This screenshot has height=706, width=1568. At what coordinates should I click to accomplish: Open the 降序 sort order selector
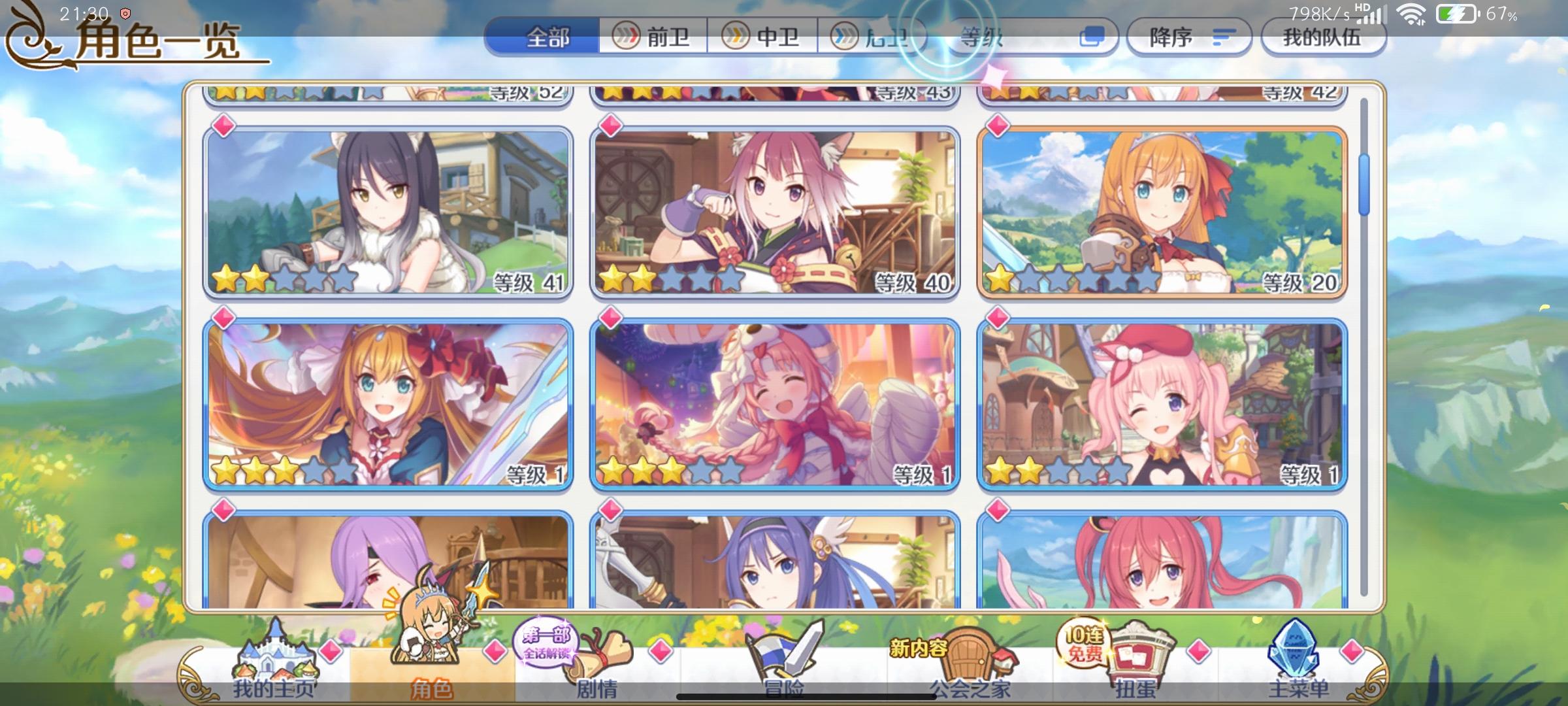(x=1189, y=37)
